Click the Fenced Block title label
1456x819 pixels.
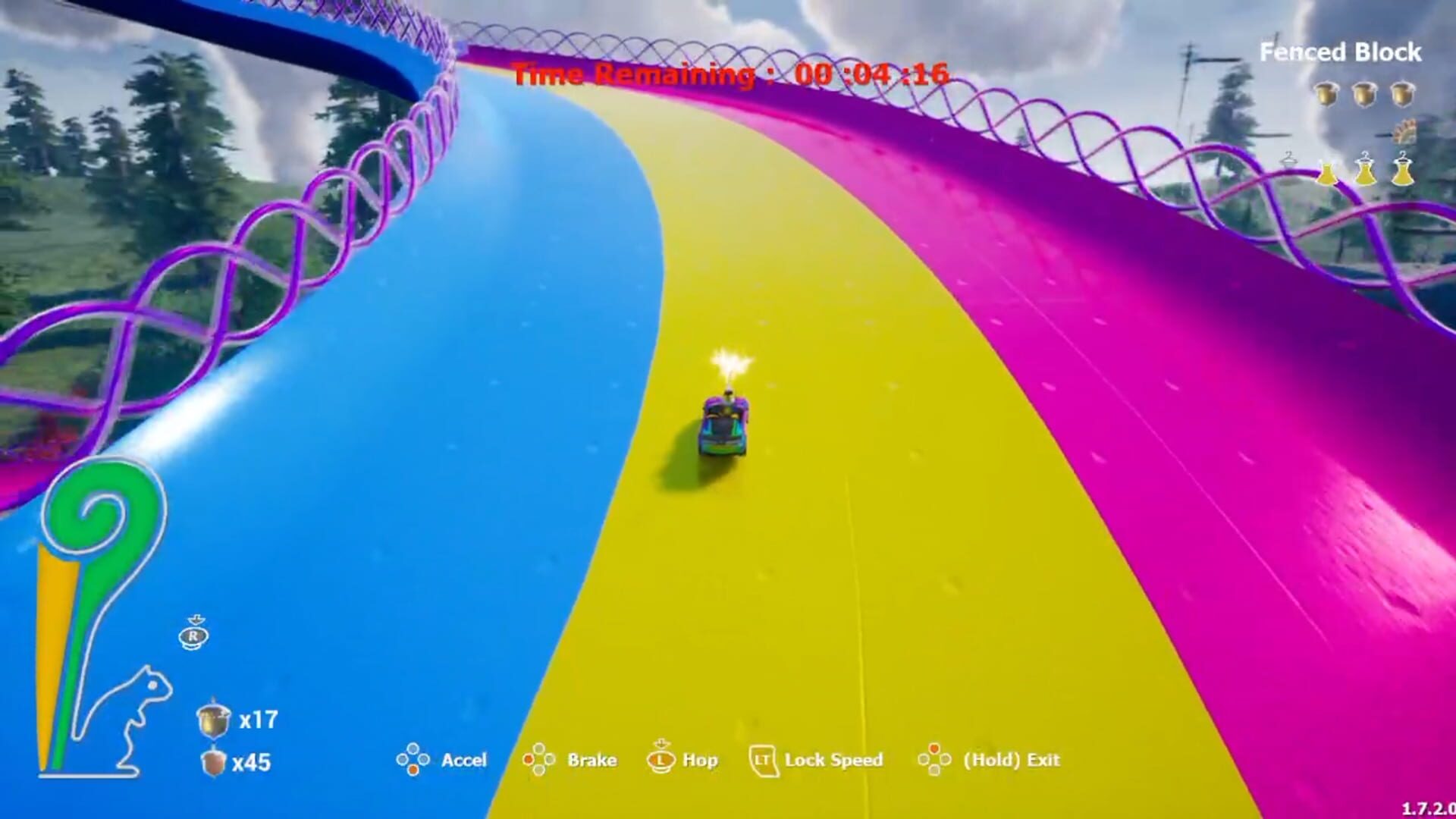coord(1340,51)
